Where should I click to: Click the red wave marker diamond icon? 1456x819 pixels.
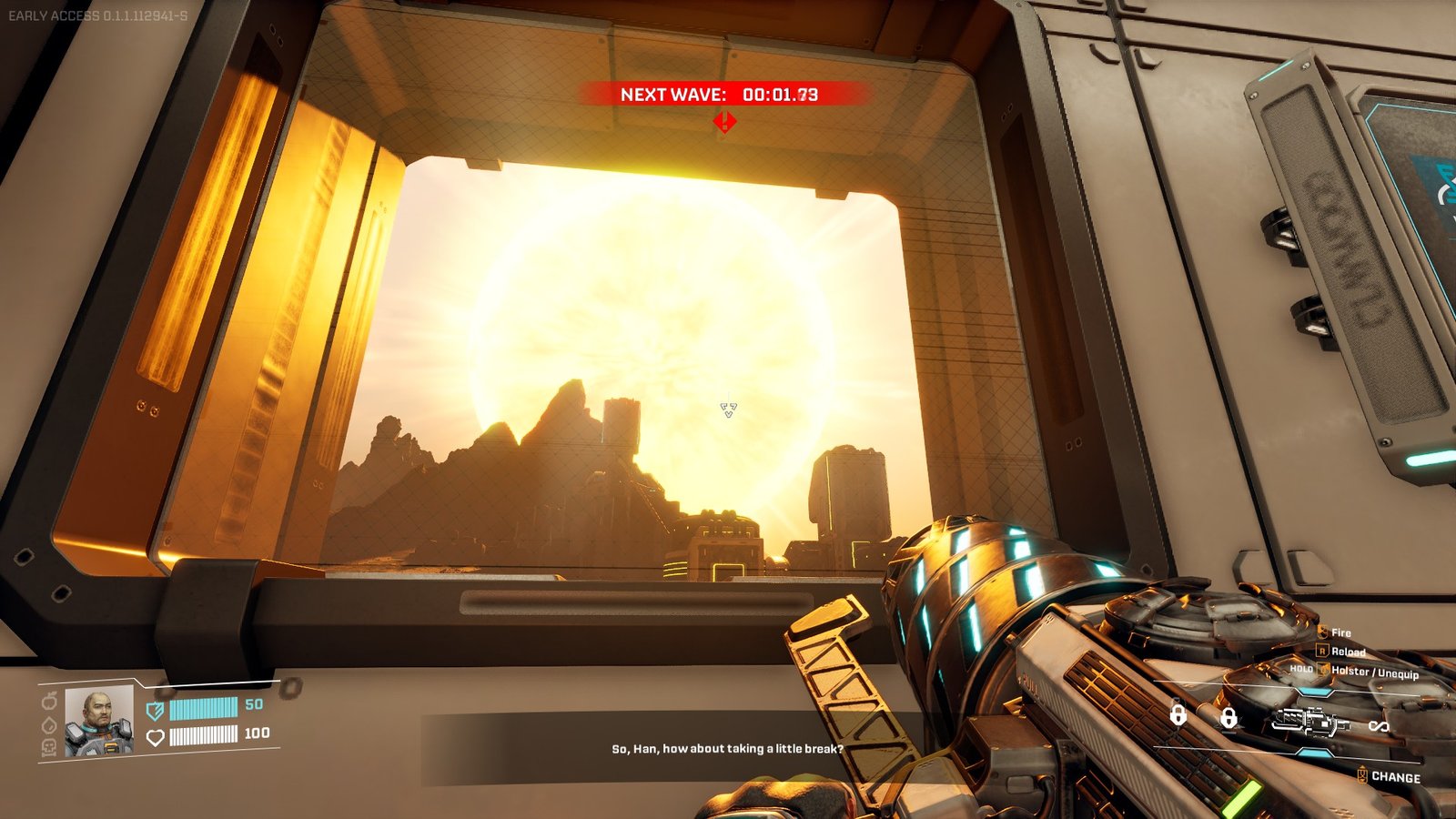coord(725,121)
